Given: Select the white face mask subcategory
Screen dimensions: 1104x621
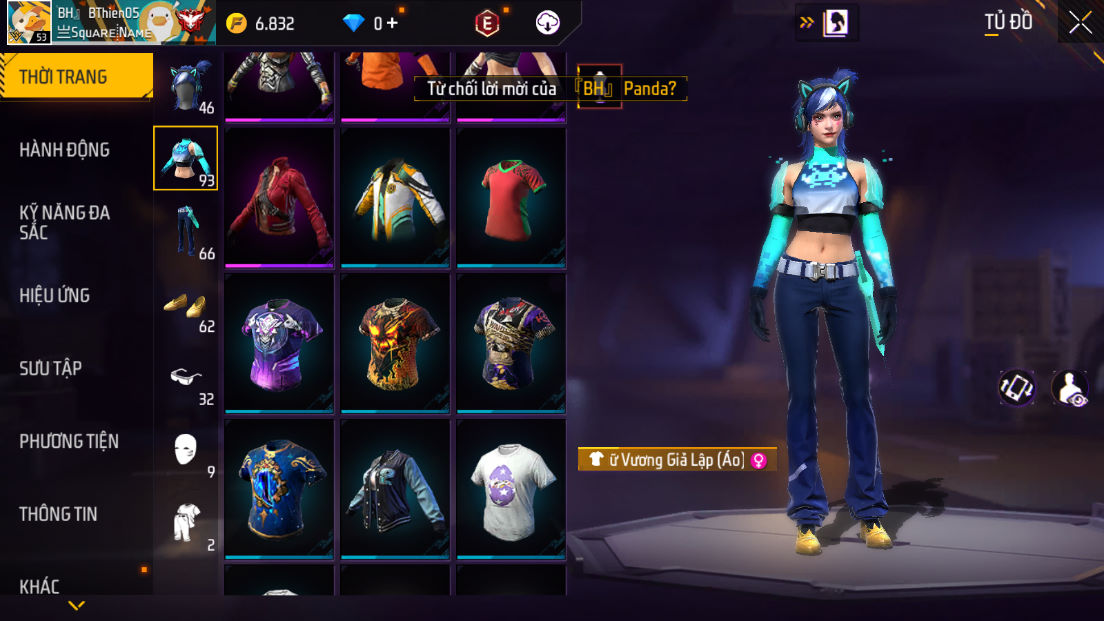Looking at the screenshot, I should 185,450.
